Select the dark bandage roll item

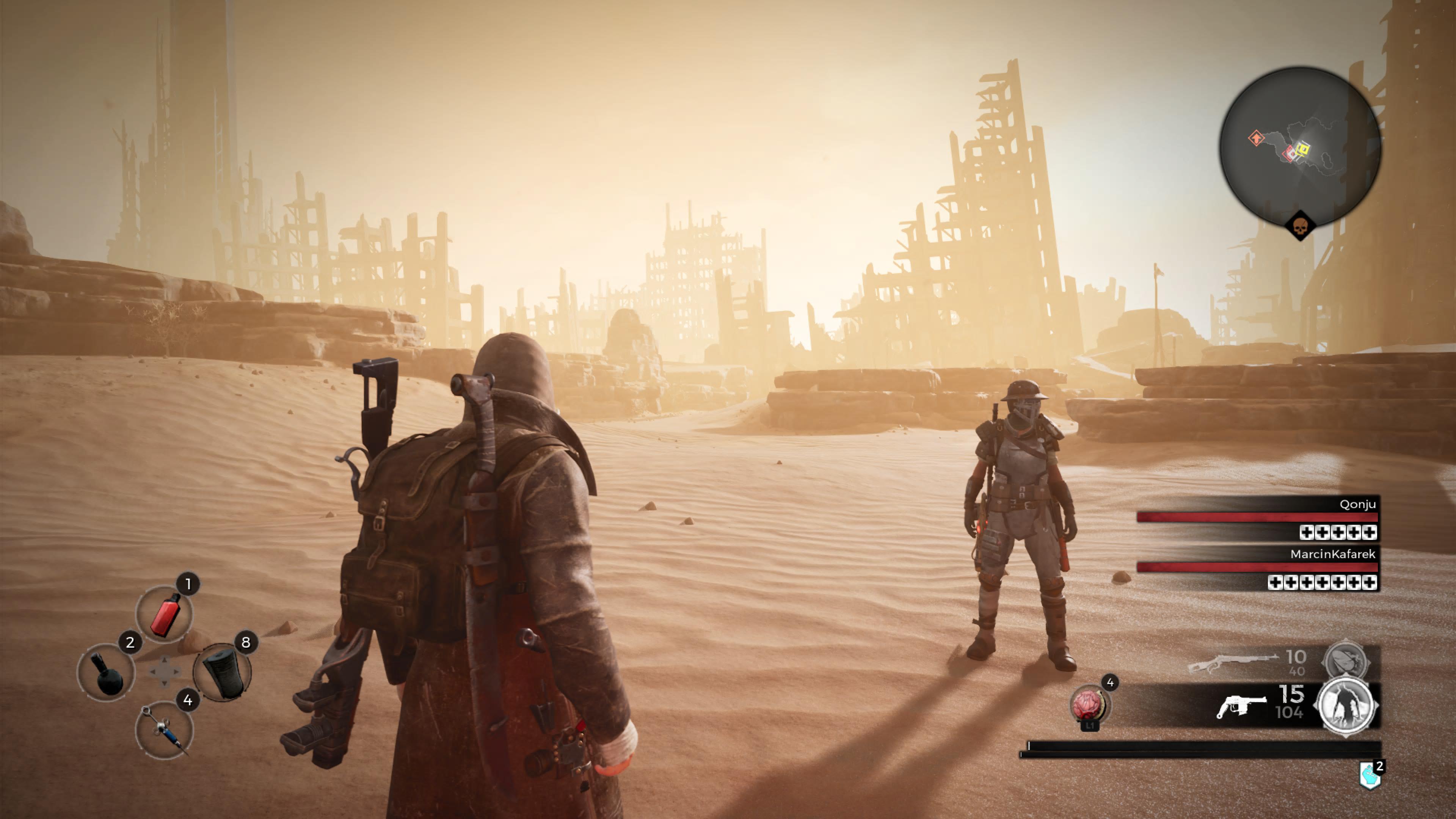223,673
